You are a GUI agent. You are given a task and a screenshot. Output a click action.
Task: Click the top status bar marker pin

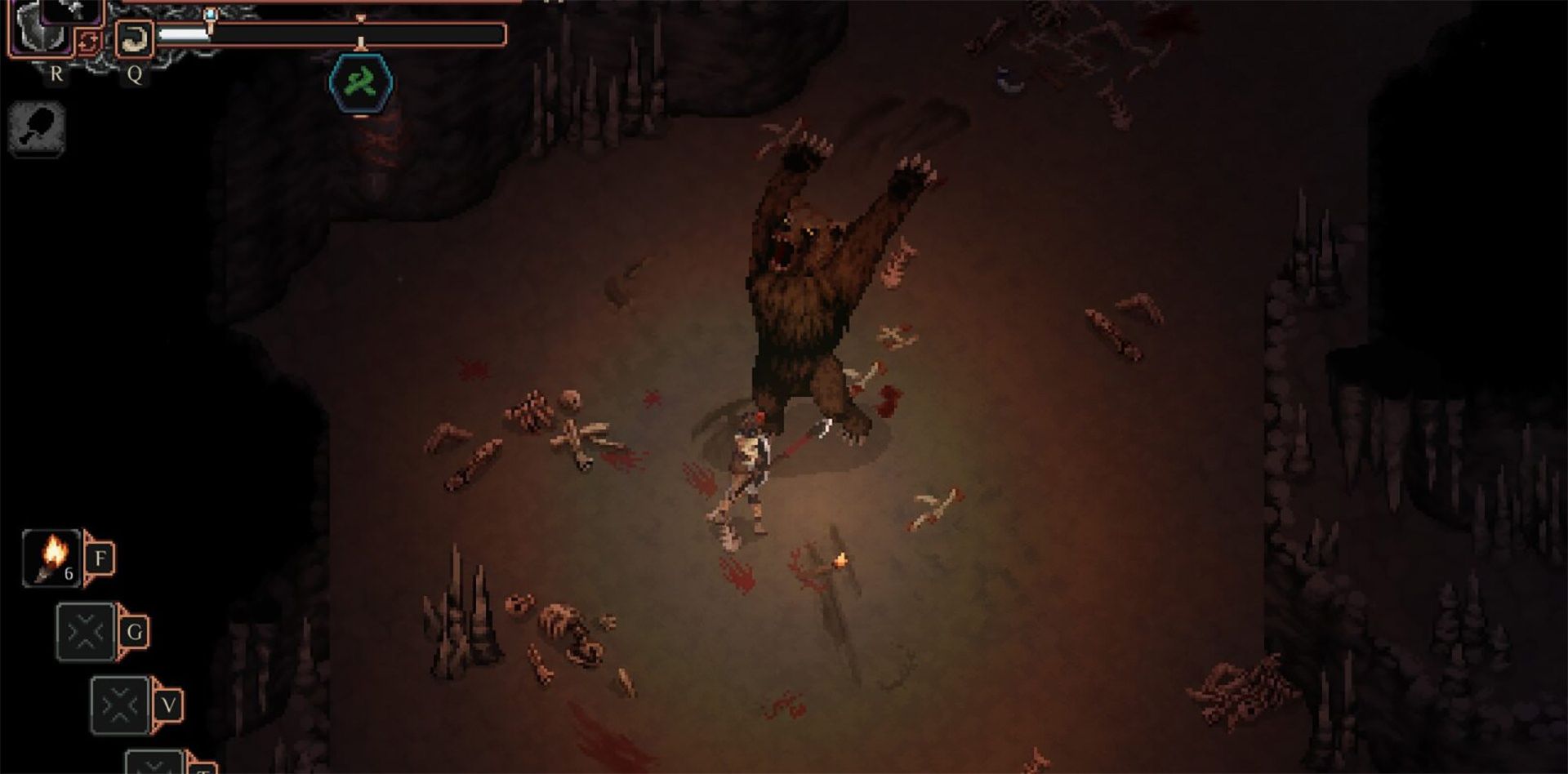(209, 13)
